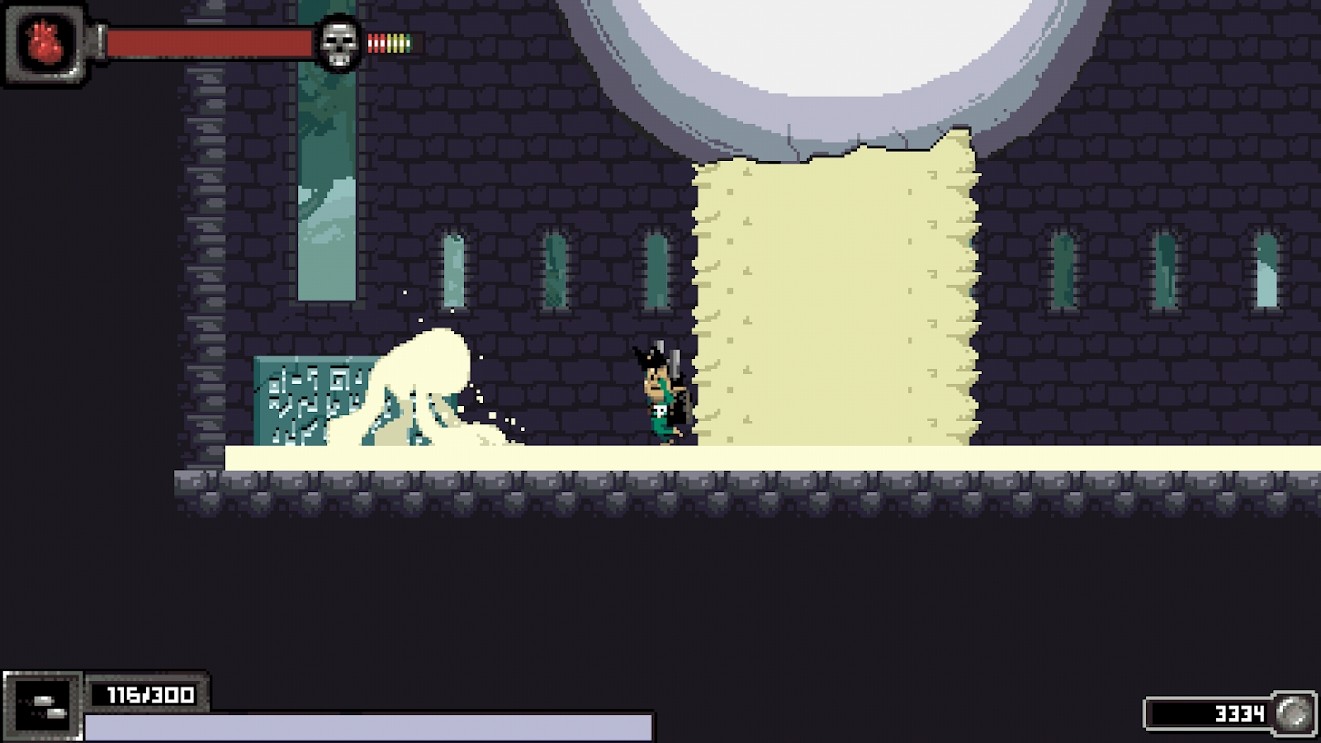
Task: Click the silver coin currency icon
Action: 1295,713
